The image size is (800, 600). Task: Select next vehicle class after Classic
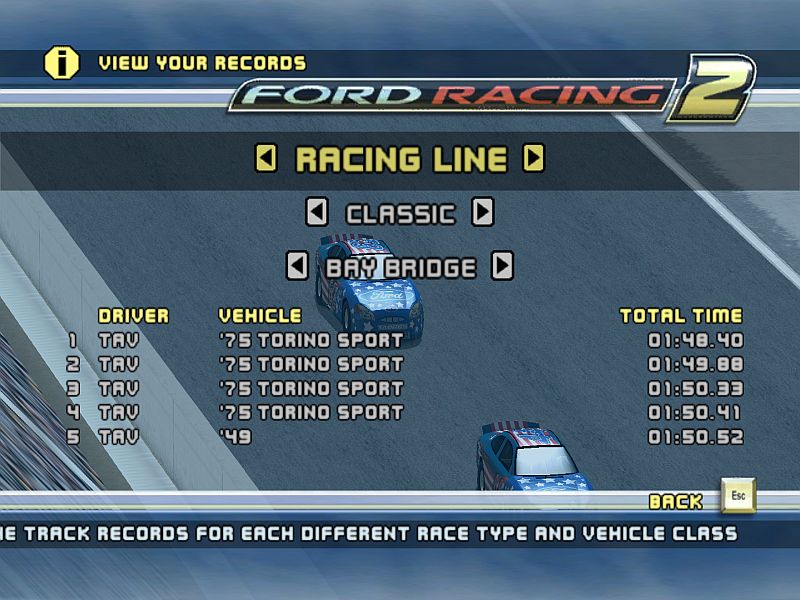pyautogui.click(x=483, y=212)
